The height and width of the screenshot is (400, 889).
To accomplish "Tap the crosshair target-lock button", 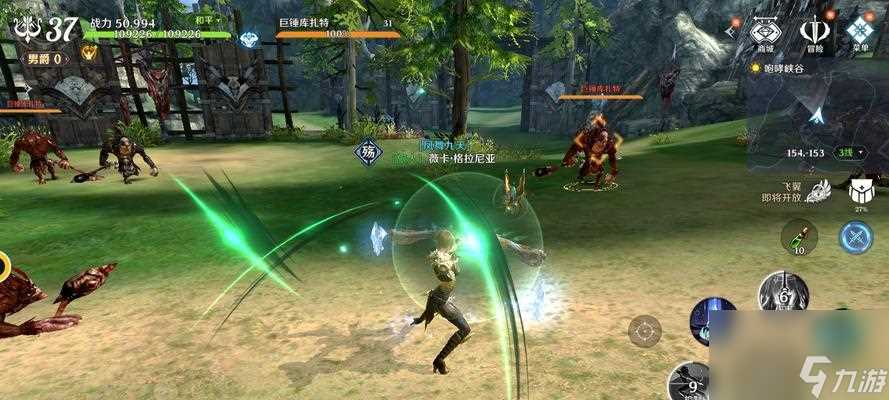I will (x=645, y=329).
